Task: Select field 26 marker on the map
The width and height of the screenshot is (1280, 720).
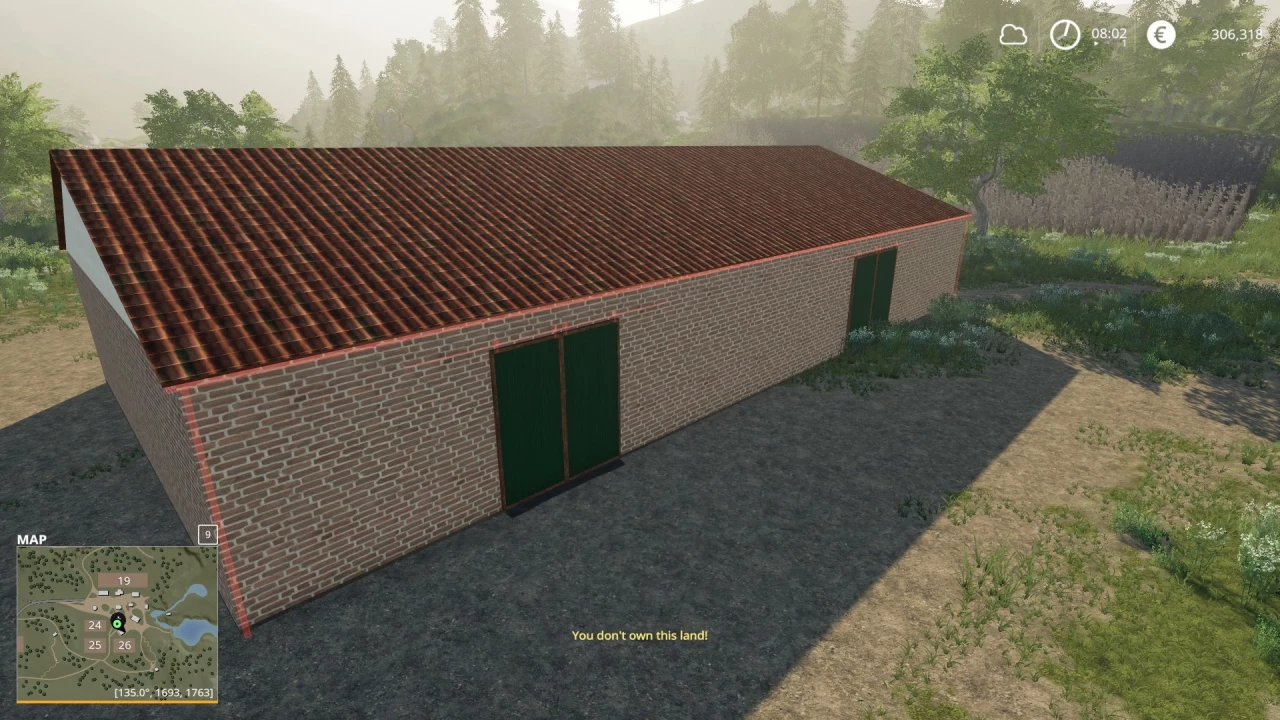Action: (124, 645)
